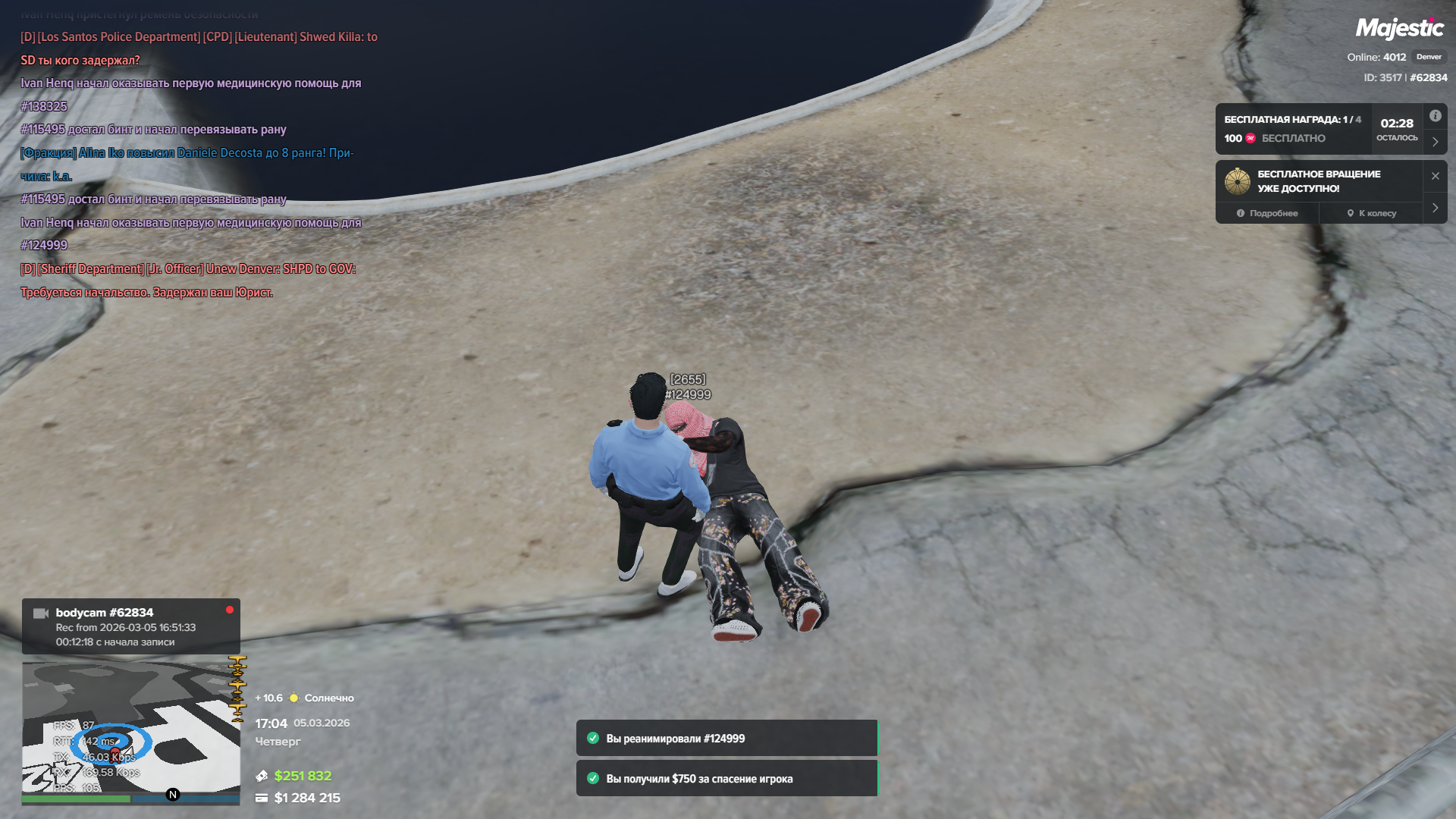Image resolution: width=1456 pixels, height=819 pixels.
Task: Open the bodycam recording panel
Action: [x=130, y=626]
